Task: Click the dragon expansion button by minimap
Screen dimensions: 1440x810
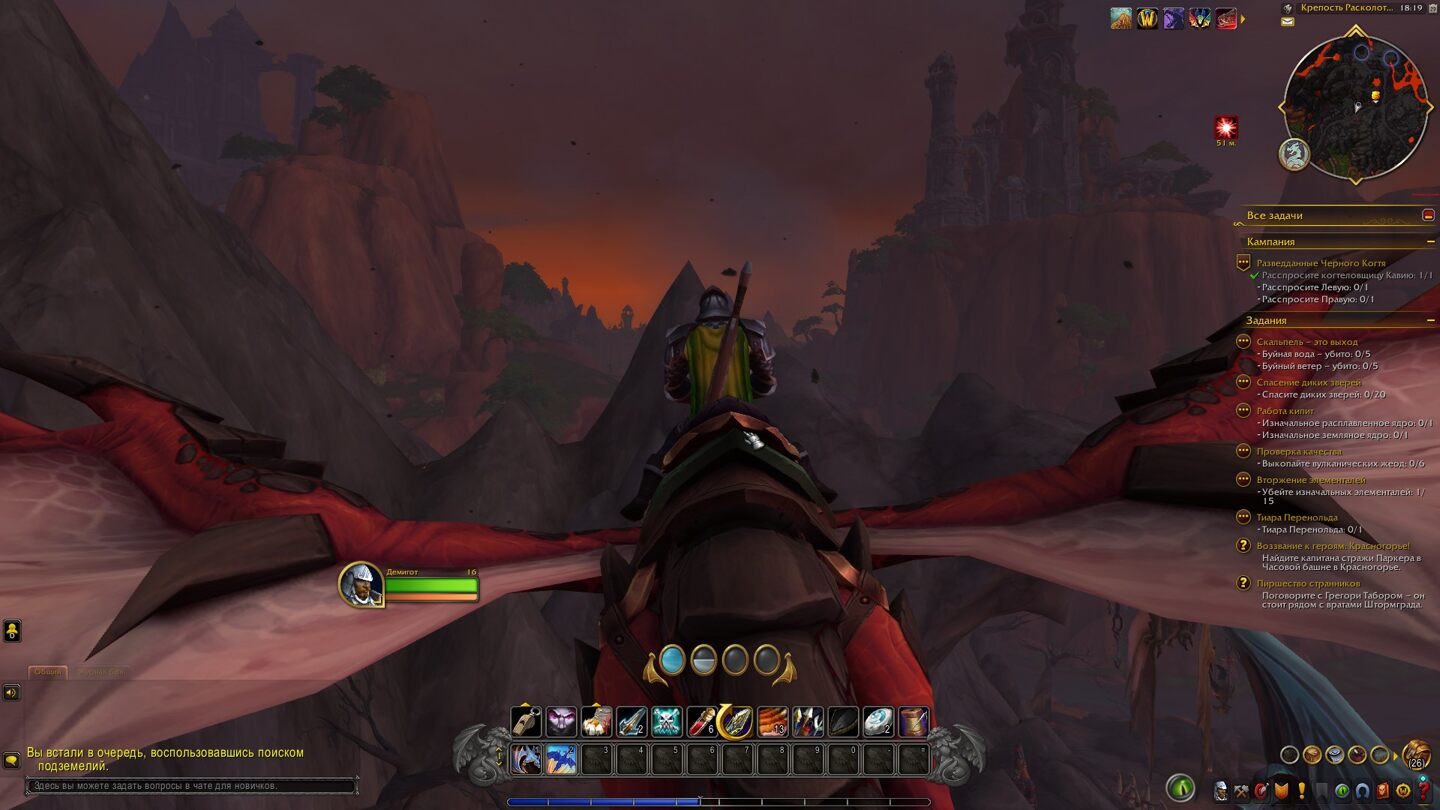Action: tap(1293, 153)
